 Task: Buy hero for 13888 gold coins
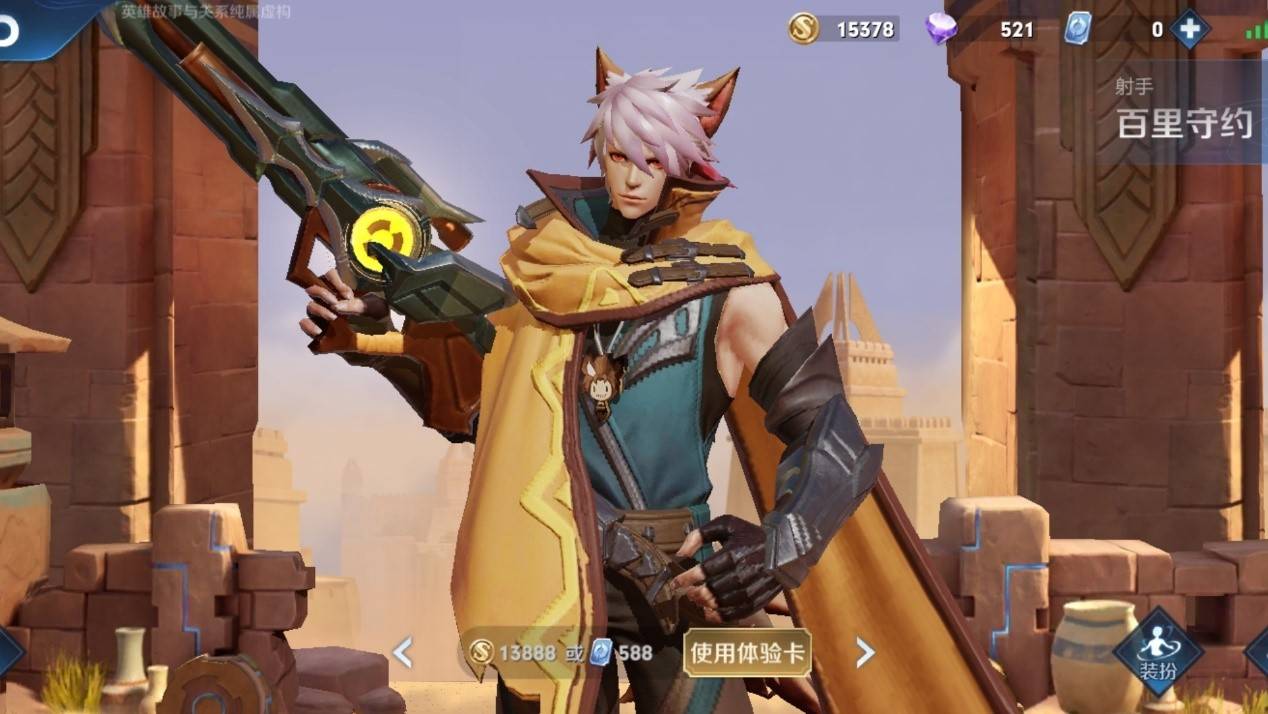(x=513, y=653)
